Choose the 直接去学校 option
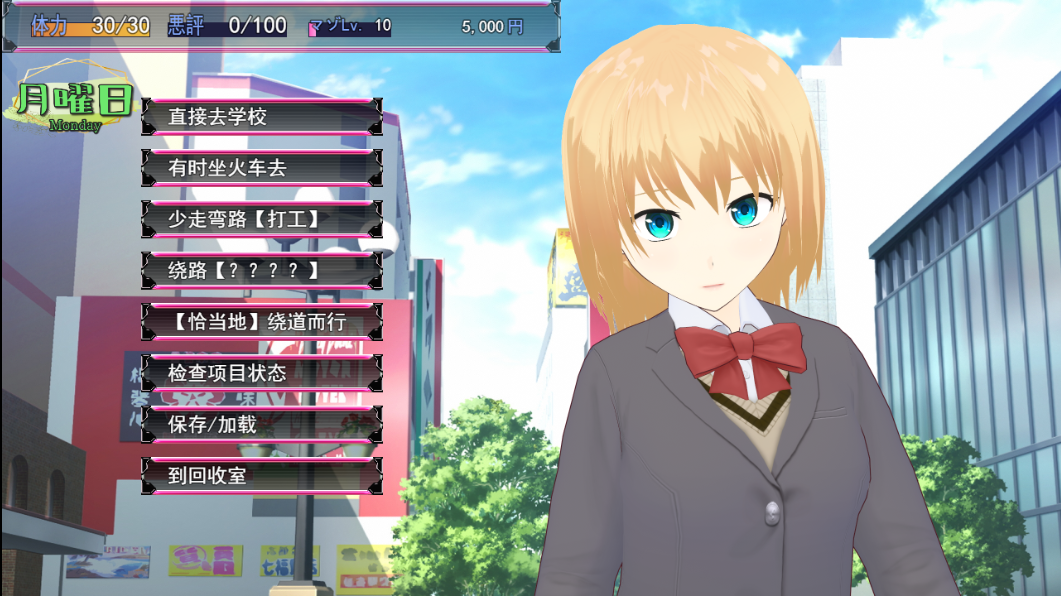Image resolution: width=1061 pixels, height=596 pixels. [261, 117]
